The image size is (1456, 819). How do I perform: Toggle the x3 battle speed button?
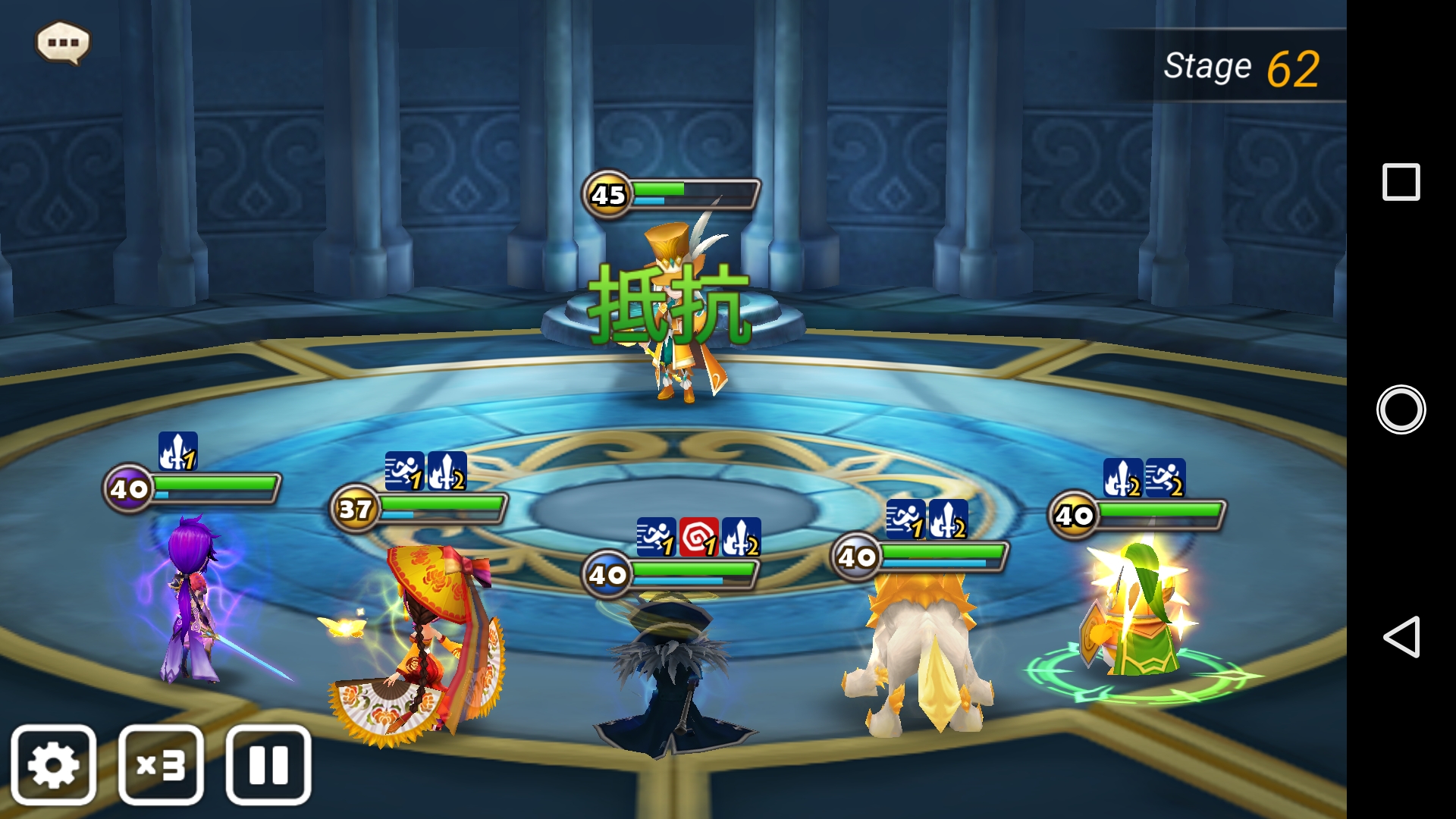coord(161,764)
